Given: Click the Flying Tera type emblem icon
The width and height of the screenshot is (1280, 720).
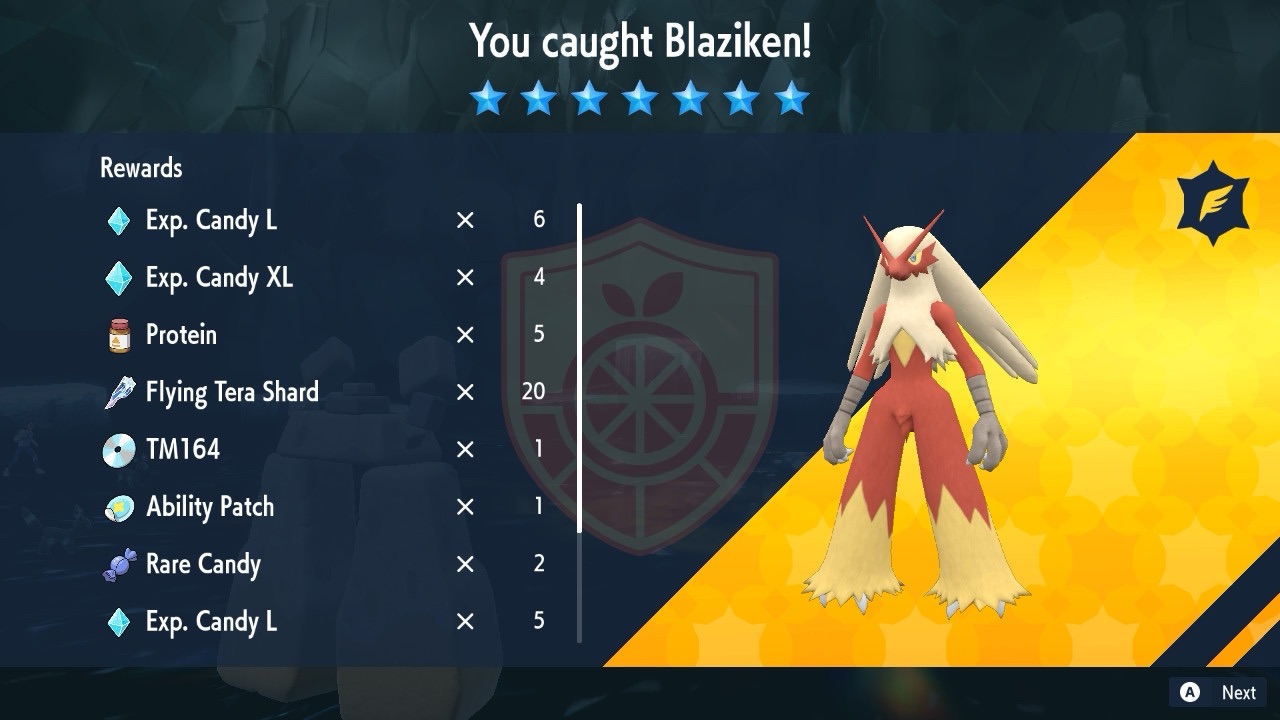Looking at the screenshot, I should tap(1213, 203).
